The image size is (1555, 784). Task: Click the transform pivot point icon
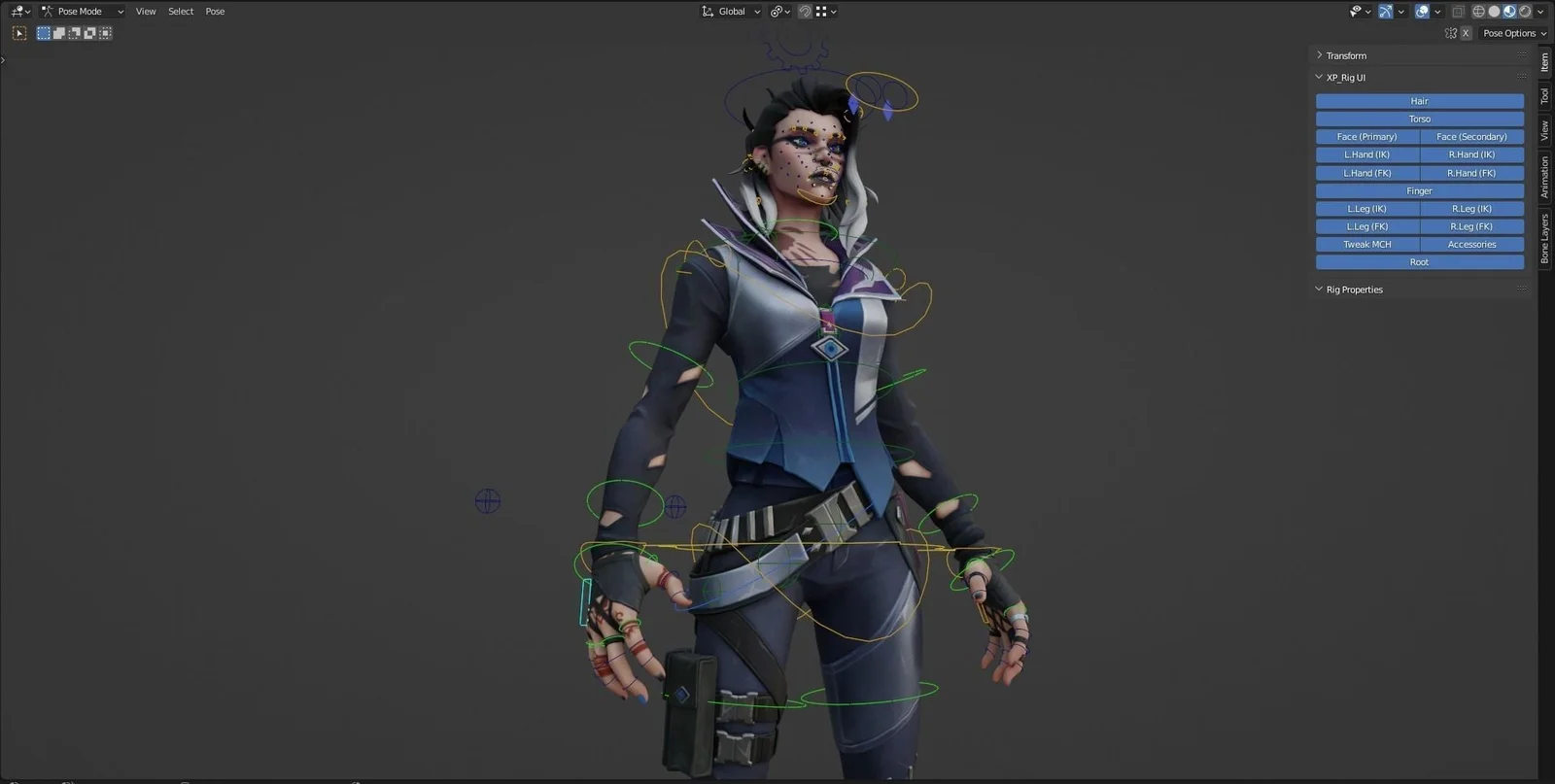[777, 11]
